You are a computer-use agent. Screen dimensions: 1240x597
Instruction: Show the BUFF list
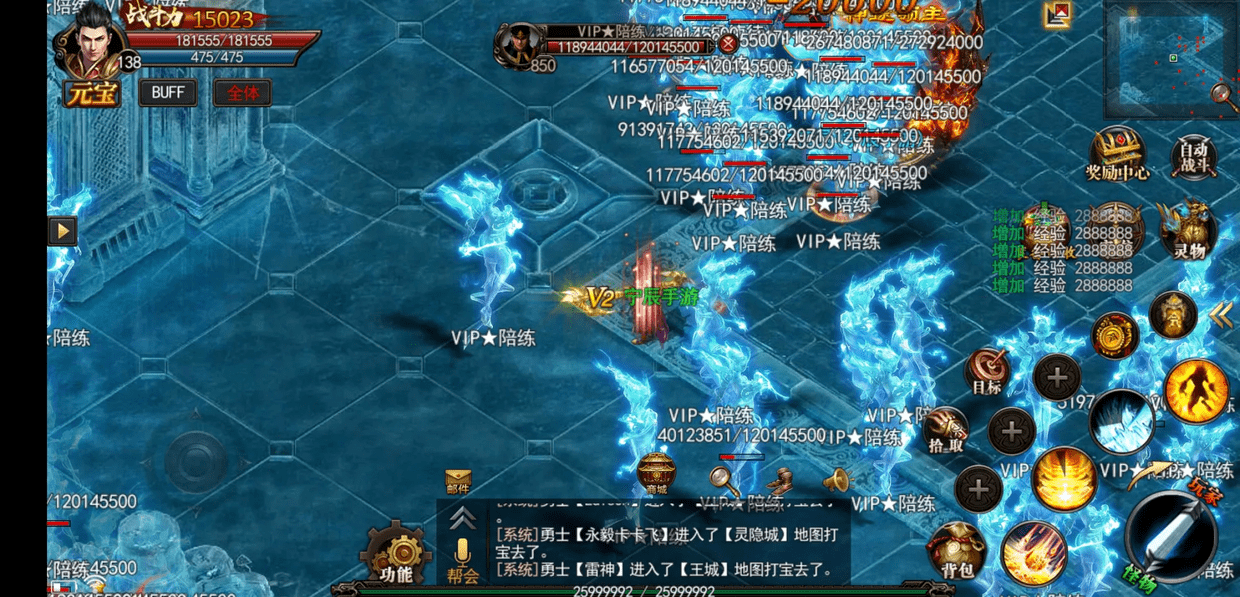tap(167, 93)
